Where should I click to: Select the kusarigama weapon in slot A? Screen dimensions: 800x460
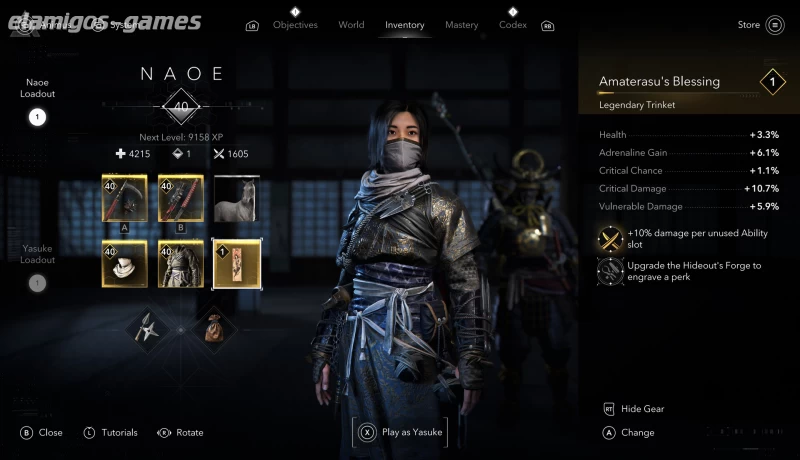[x=124, y=198]
